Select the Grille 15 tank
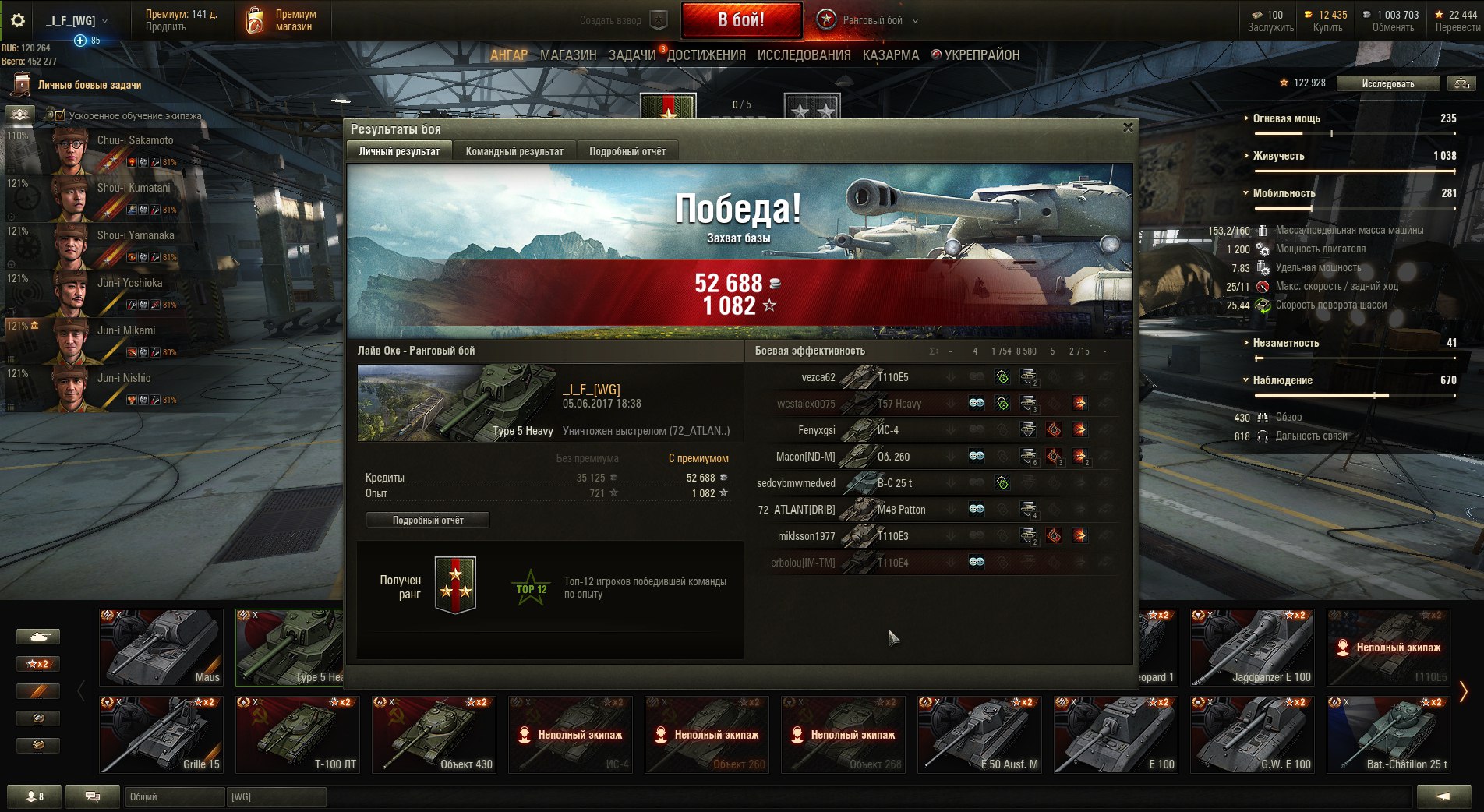 click(x=161, y=734)
